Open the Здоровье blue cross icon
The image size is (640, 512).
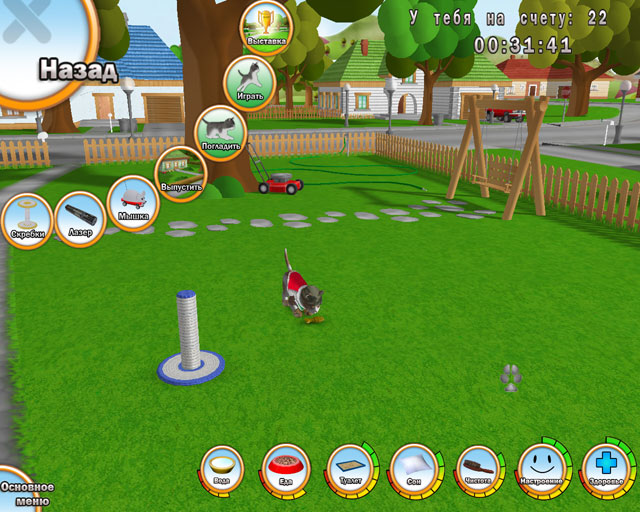point(606,467)
